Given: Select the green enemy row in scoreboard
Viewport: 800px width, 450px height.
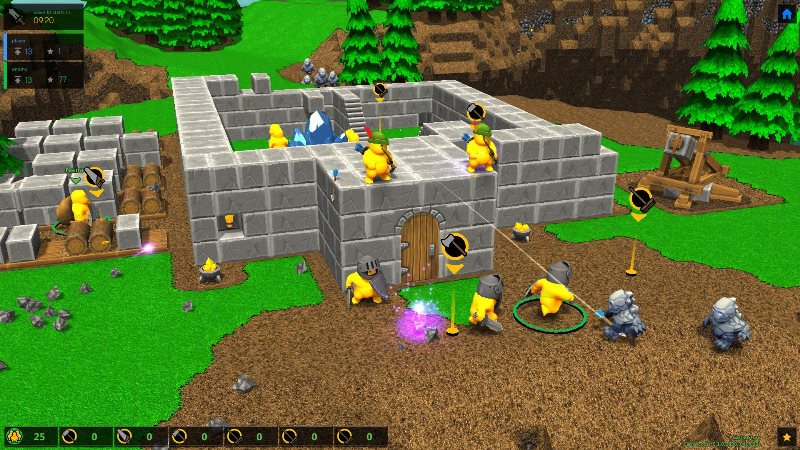Looking at the screenshot, I should 42,75.
